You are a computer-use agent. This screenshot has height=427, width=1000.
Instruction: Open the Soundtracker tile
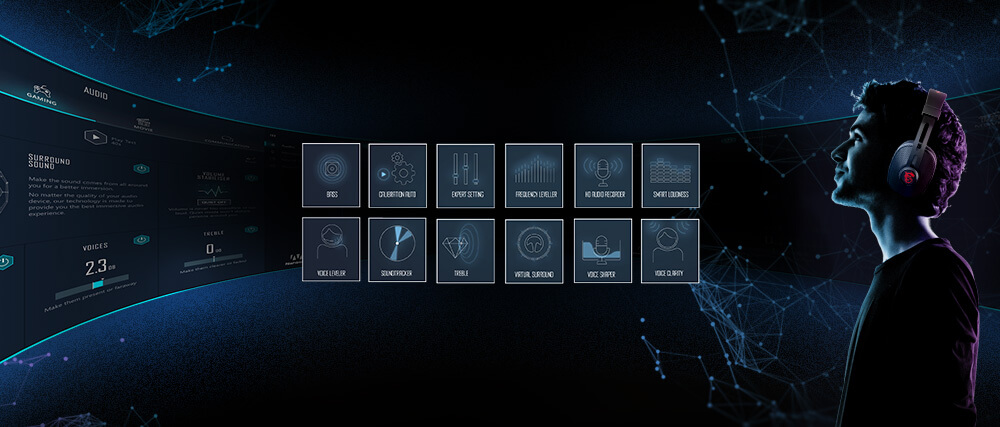(398, 250)
